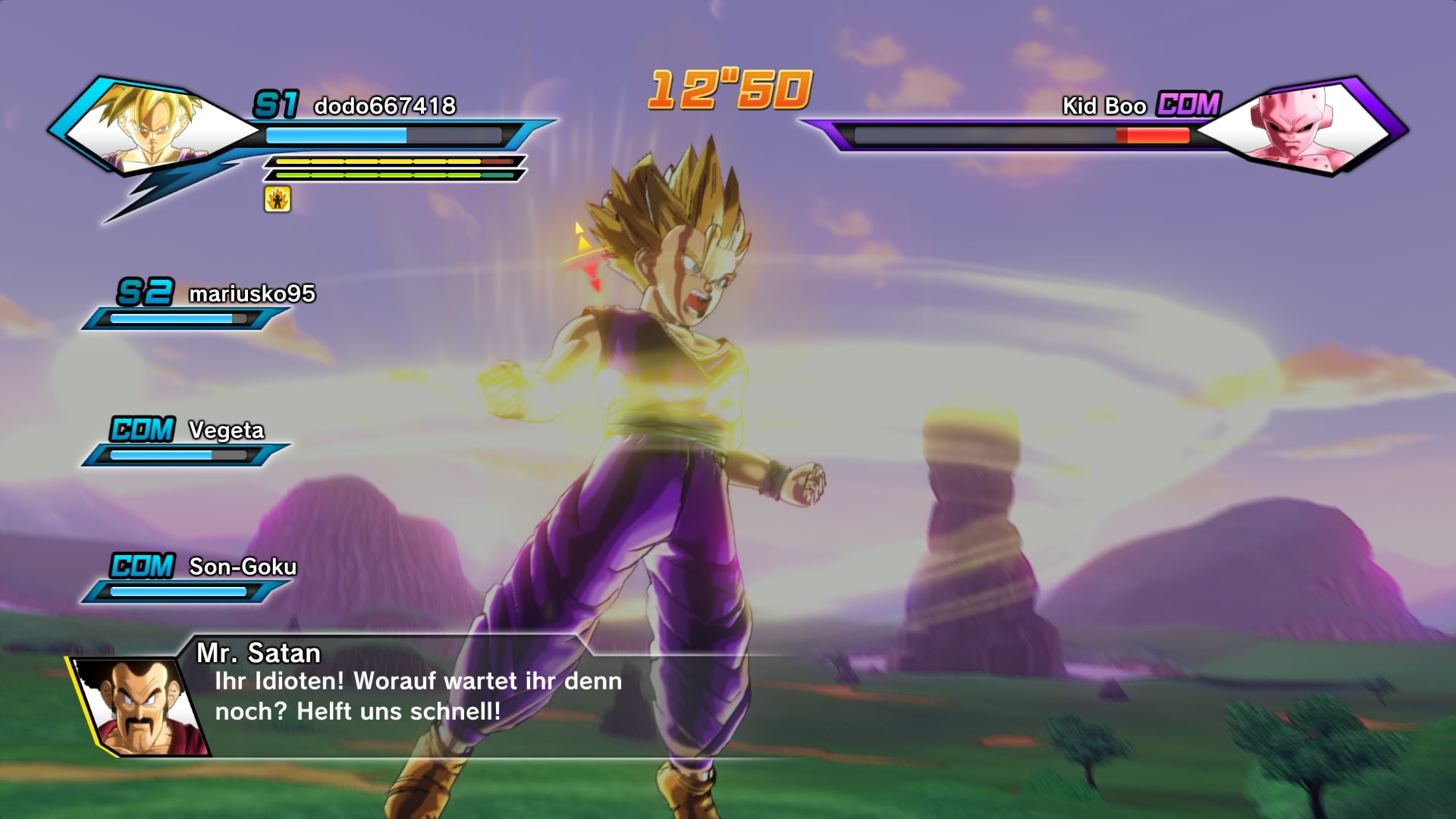Screen dimensions: 1456x819
Task: Click Mr. Satan's dialogue portrait
Action: pyautogui.click(x=142, y=707)
